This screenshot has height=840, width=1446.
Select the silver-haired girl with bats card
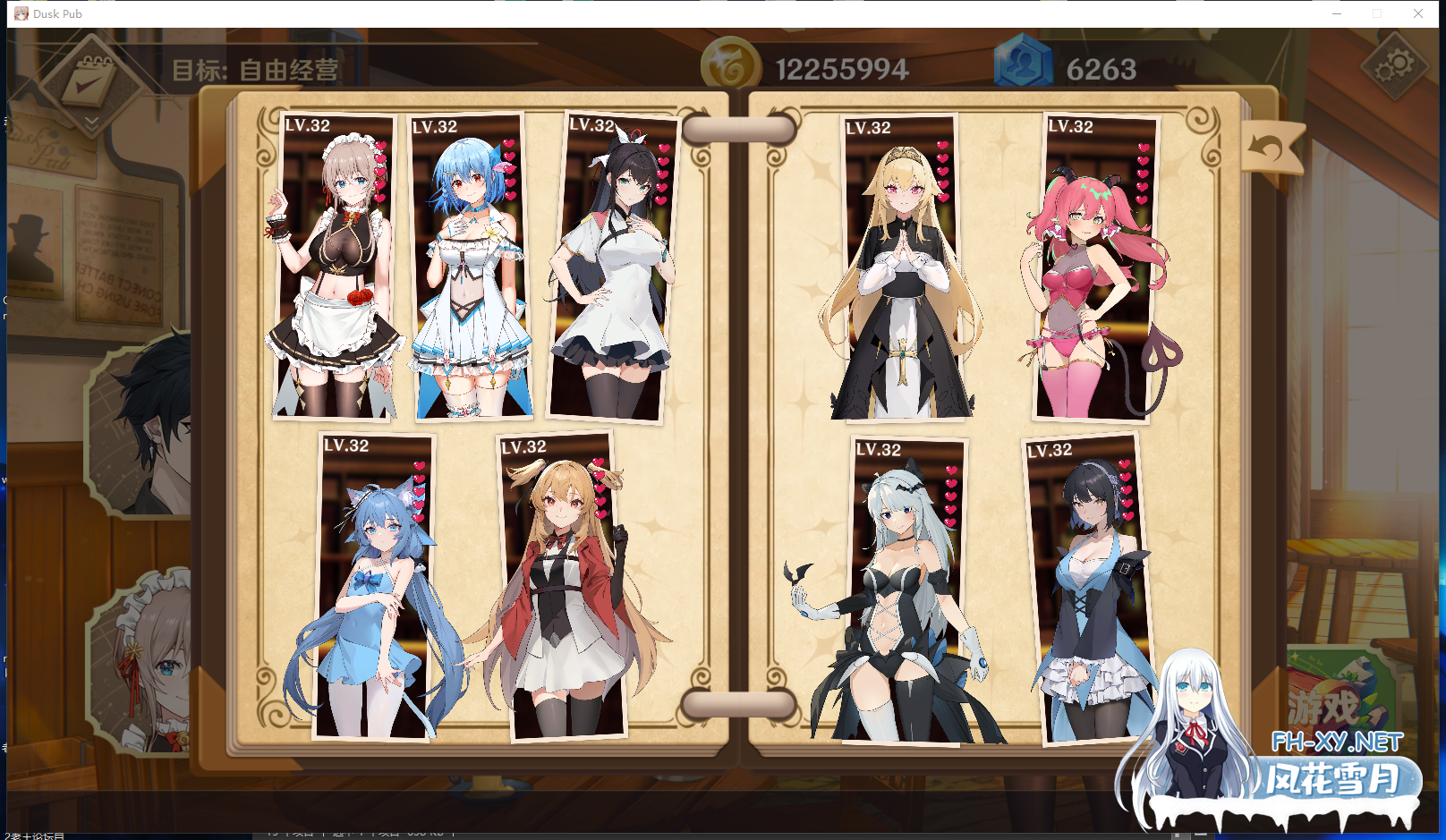906,586
